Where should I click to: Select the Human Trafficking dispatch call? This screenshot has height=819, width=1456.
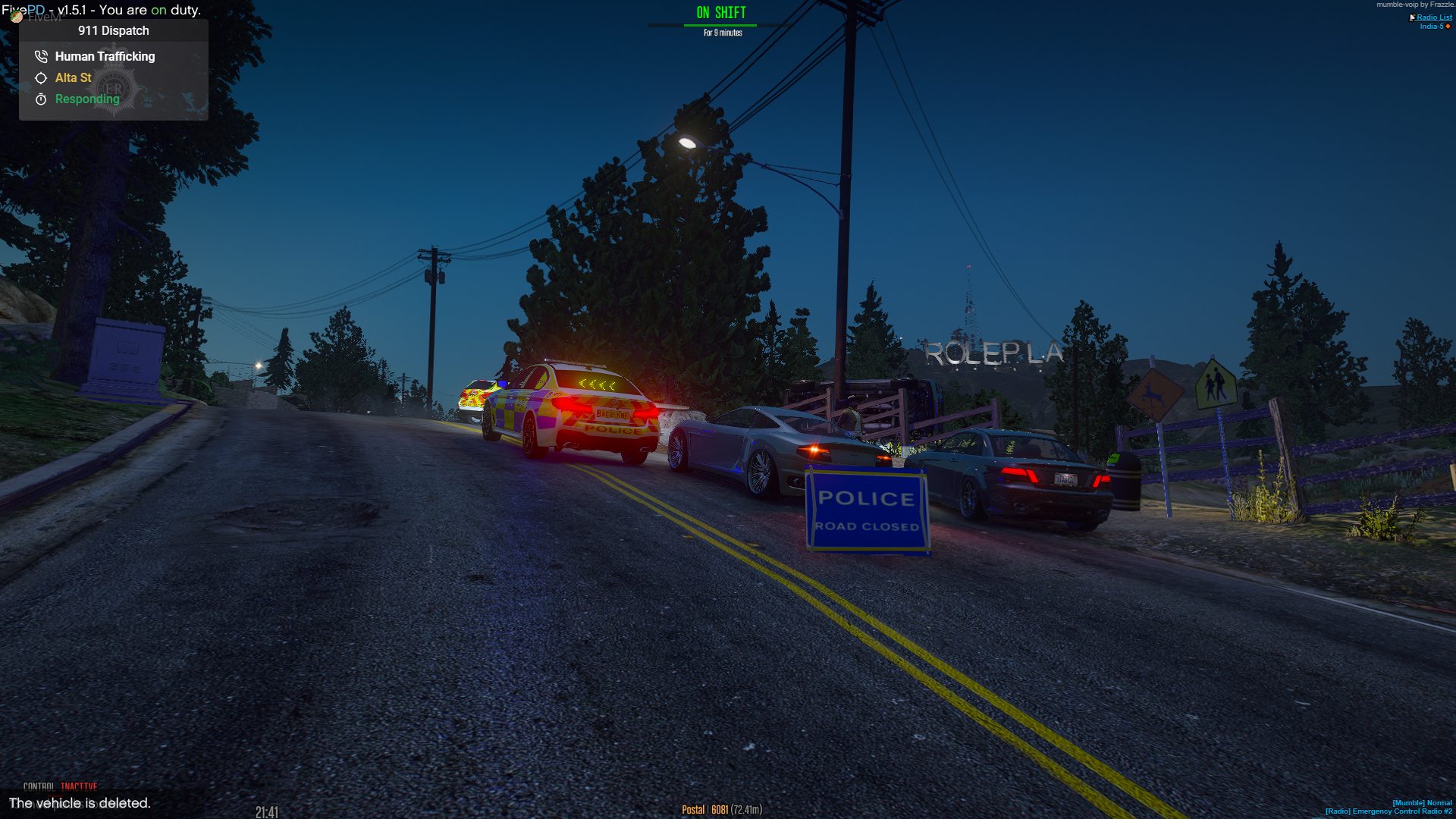(105, 56)
